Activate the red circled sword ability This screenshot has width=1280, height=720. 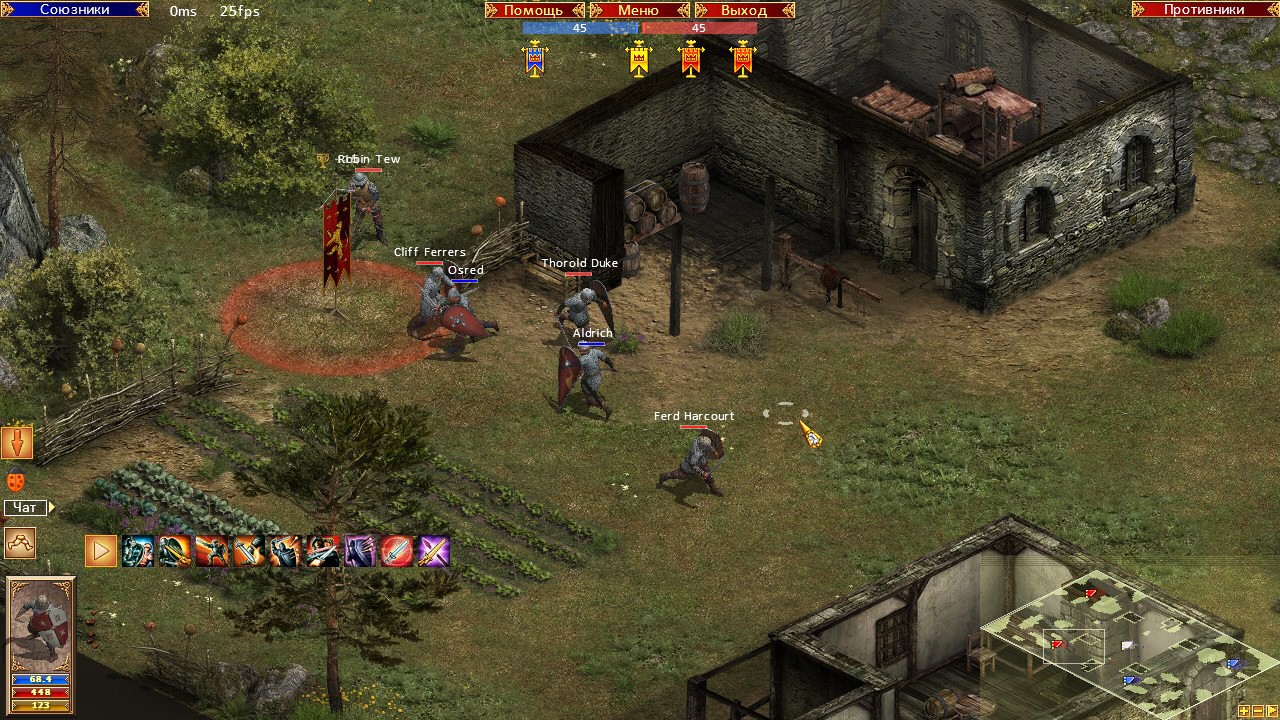(397, 551)
